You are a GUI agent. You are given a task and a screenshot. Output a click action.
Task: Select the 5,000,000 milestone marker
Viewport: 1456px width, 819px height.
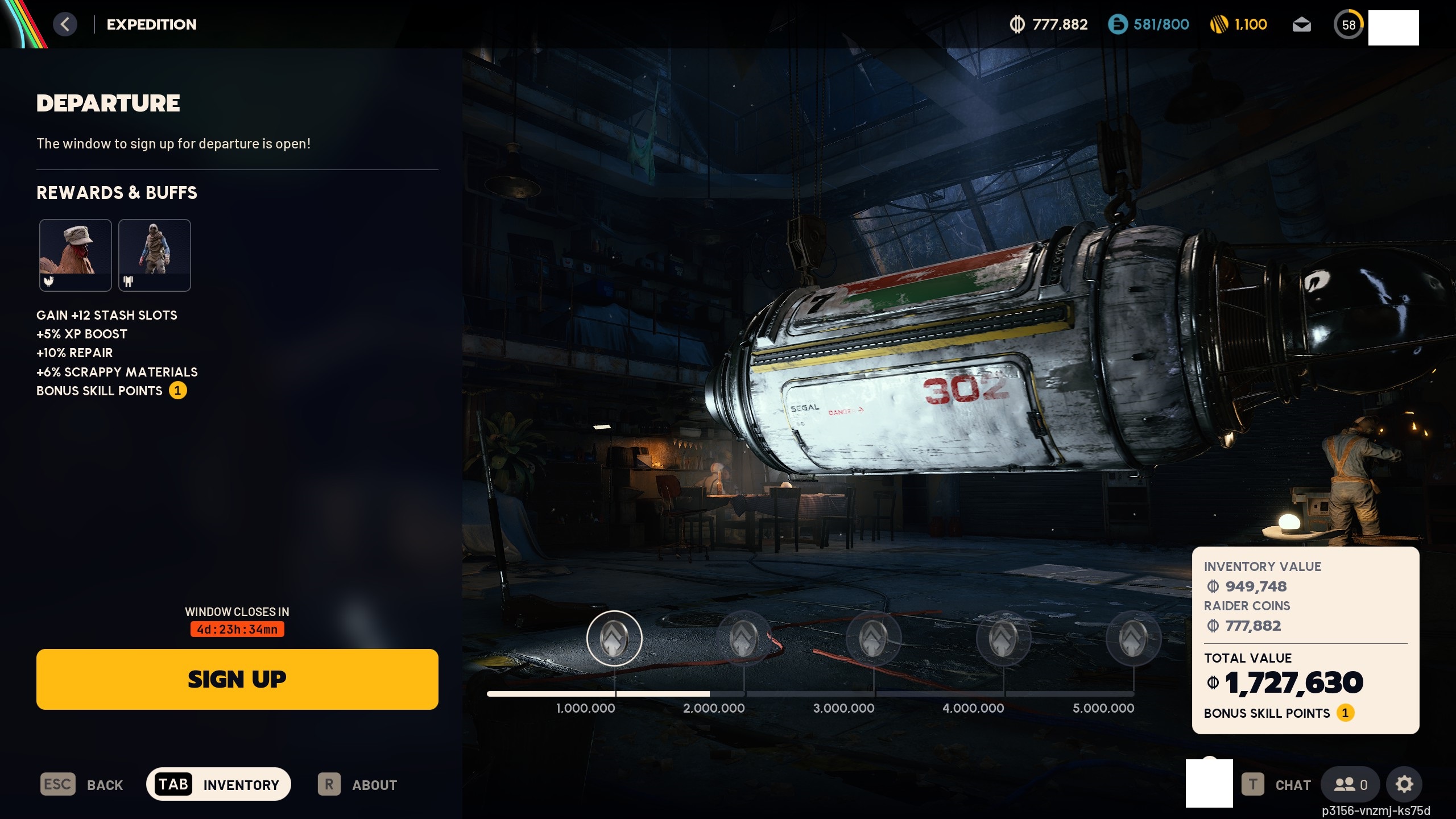pos(1133,638)
